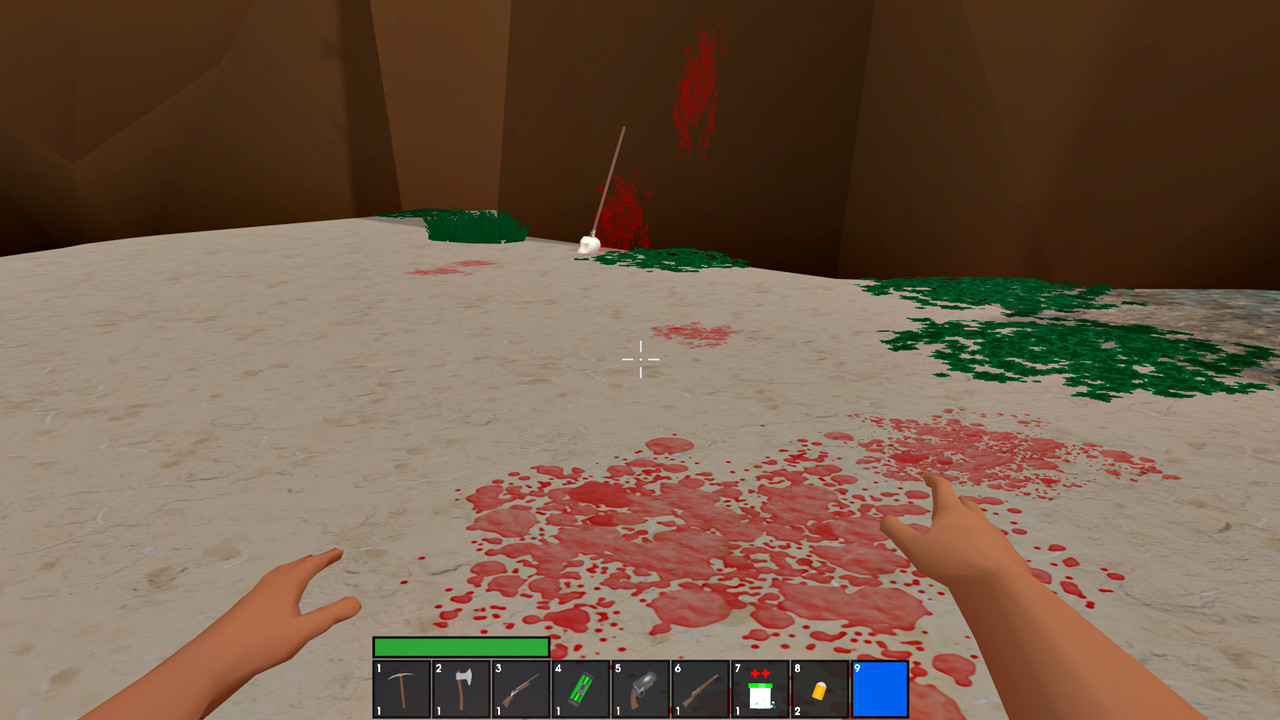Select the green battery pack in slot 4
Image resolution: width=1280 pixels, height=720 pixels.
point(582,688)
